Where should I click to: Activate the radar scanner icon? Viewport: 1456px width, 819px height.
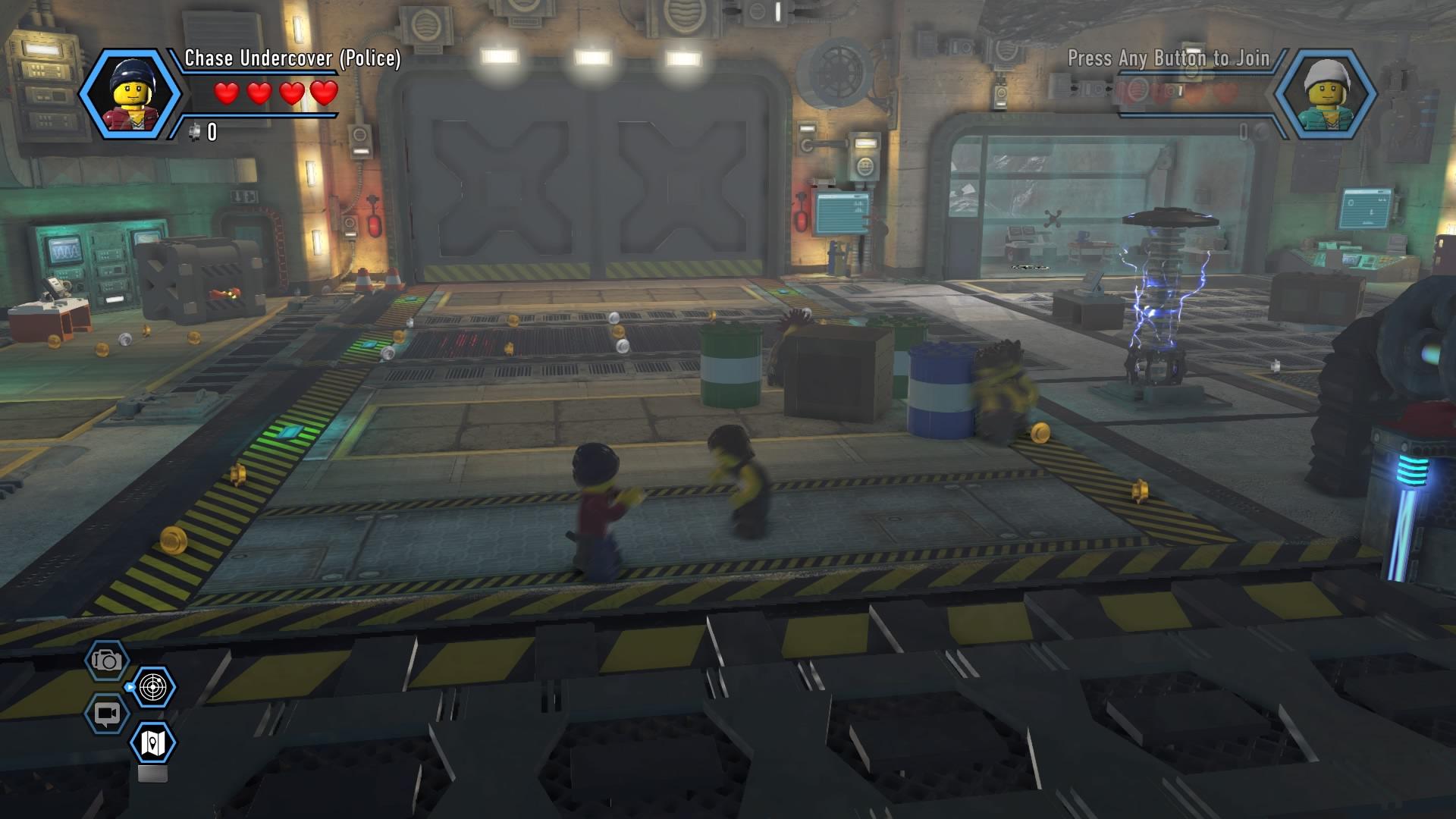[x=154, y=688]
